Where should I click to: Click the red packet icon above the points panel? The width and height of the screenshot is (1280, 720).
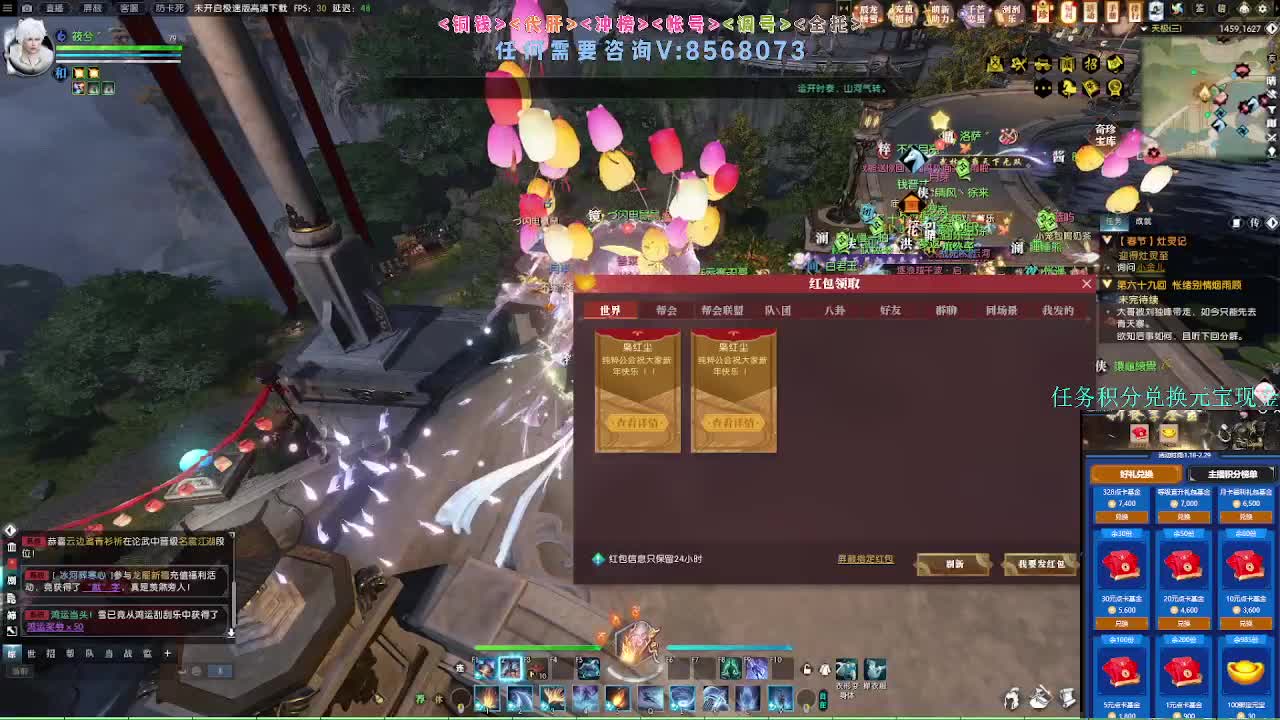click(x=1137, y=432)
